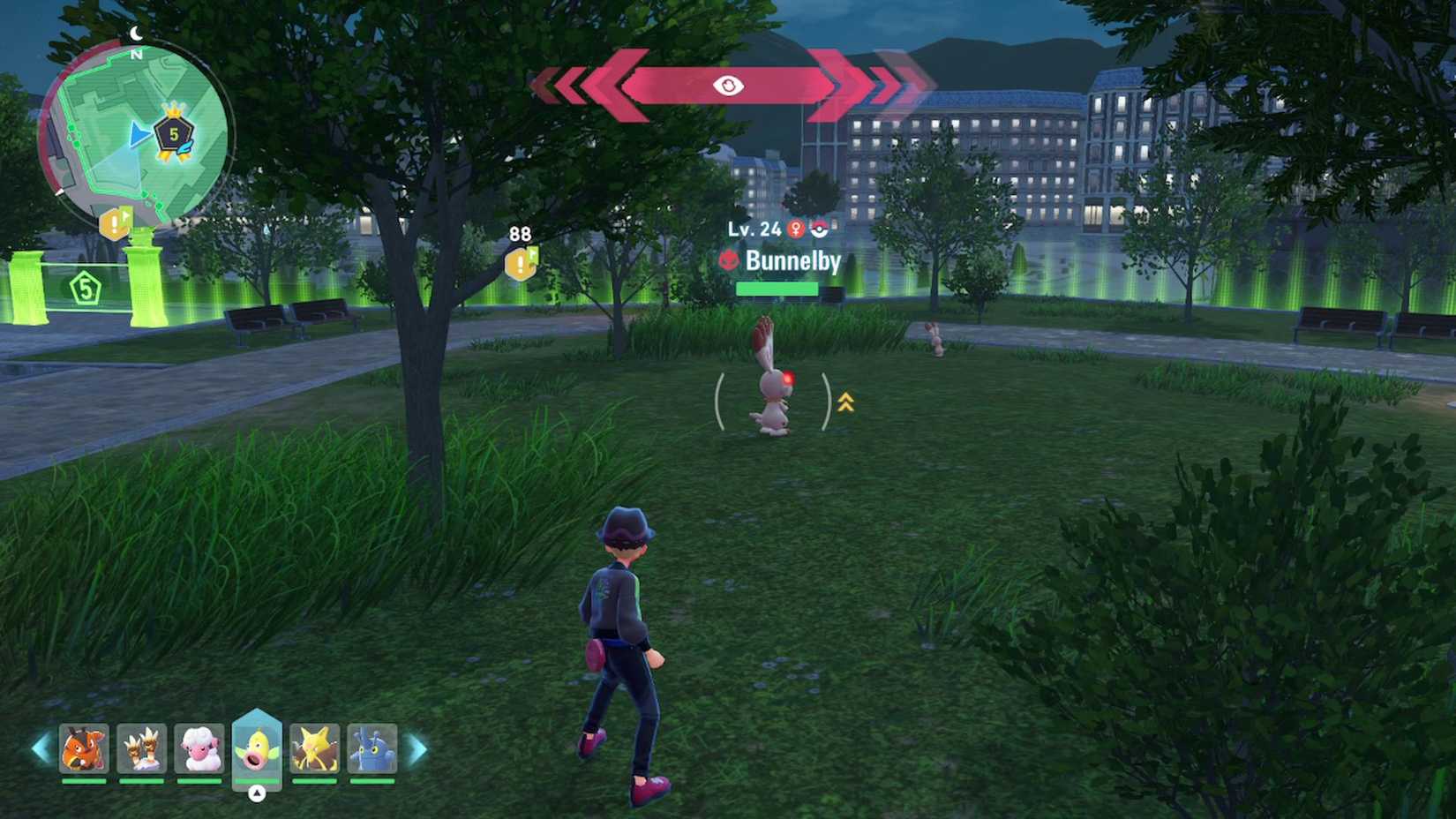This screenshot has width=1456, height=819.
Task: Click the up arrow under Weepinbell's slot
Action: tap(257, 792)
